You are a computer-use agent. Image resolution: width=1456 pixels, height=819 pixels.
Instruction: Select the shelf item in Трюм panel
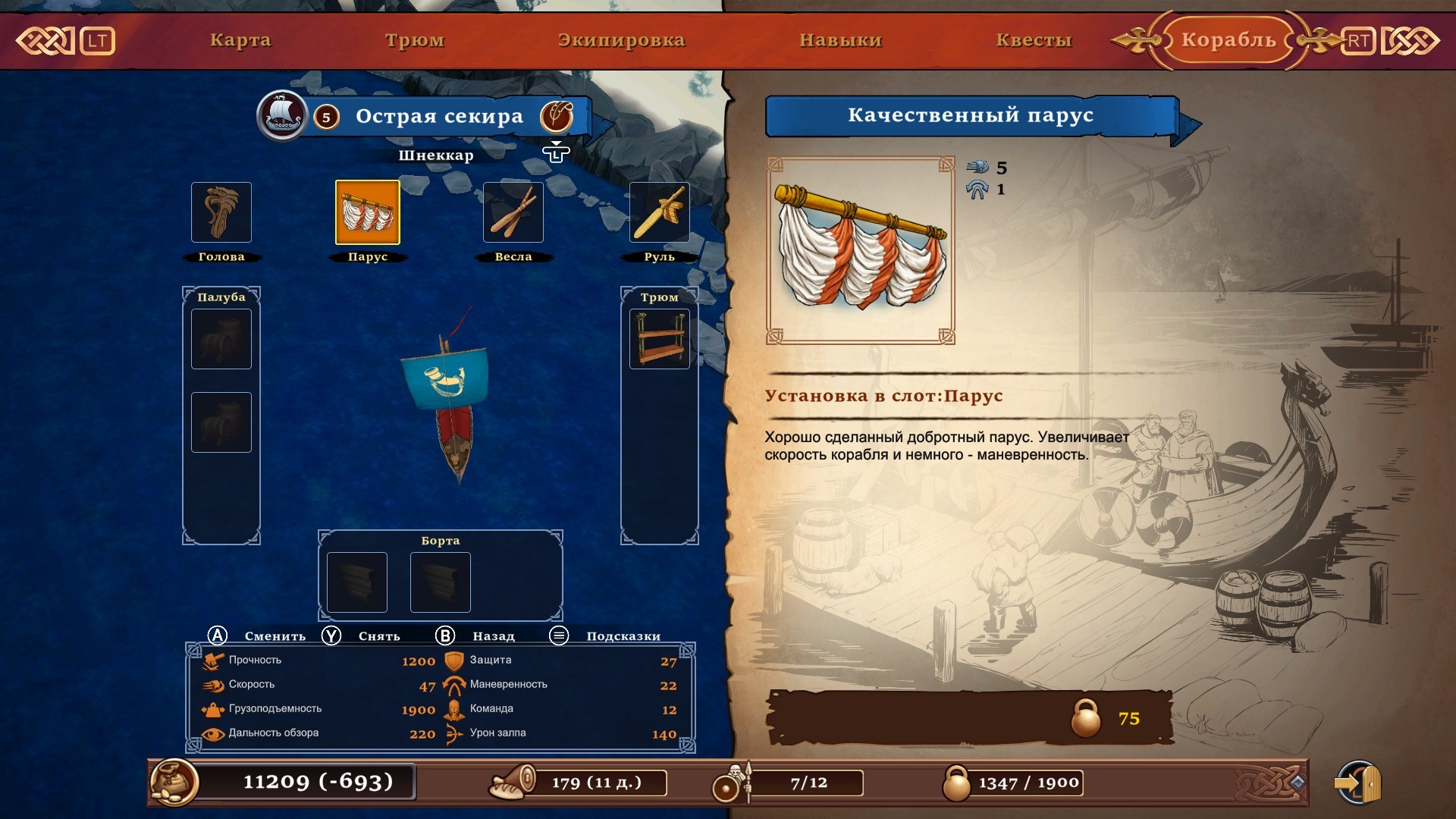pyautogui.click(x=659, y=339)
